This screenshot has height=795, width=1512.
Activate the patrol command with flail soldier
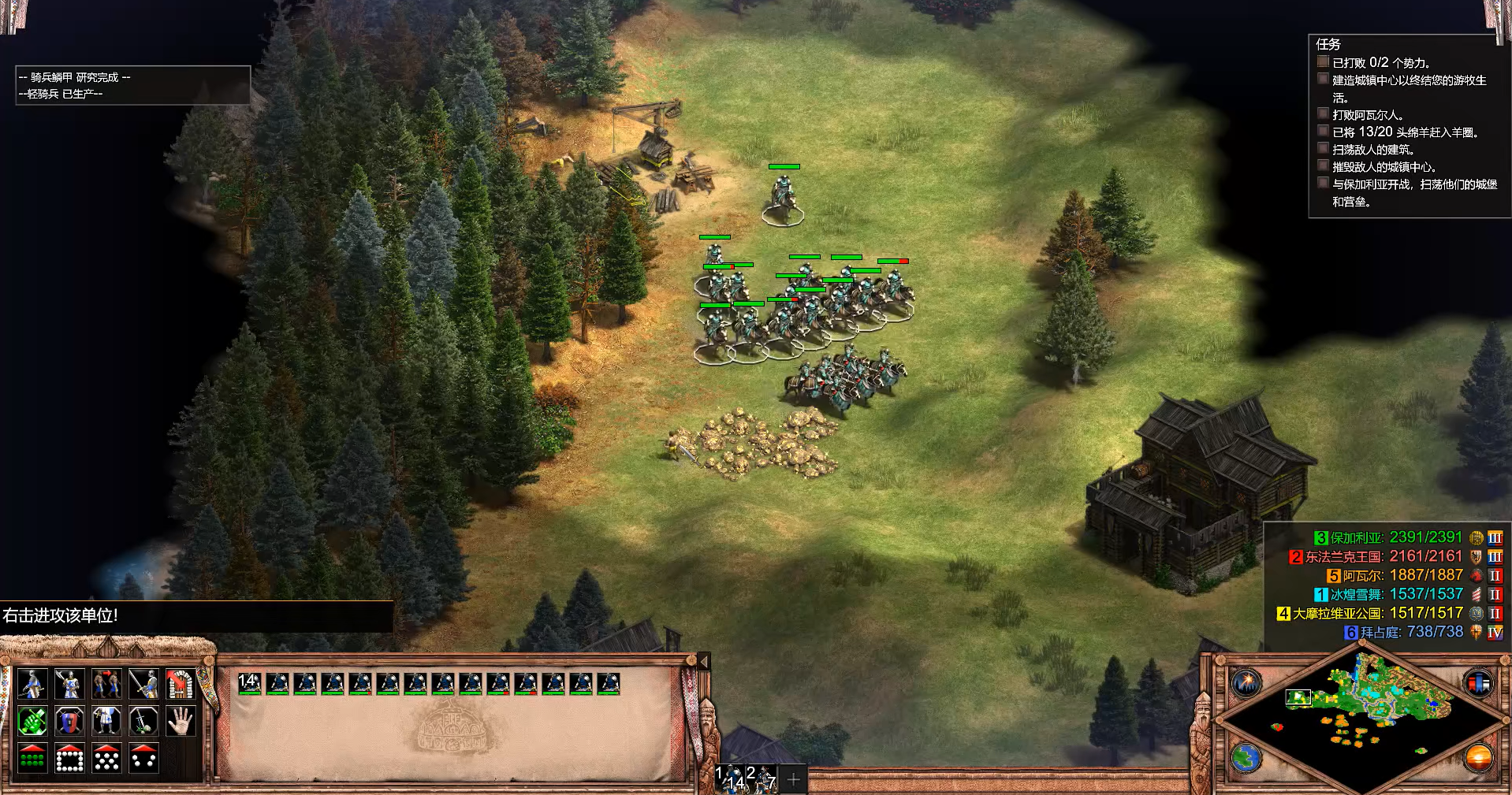[32, 684]
